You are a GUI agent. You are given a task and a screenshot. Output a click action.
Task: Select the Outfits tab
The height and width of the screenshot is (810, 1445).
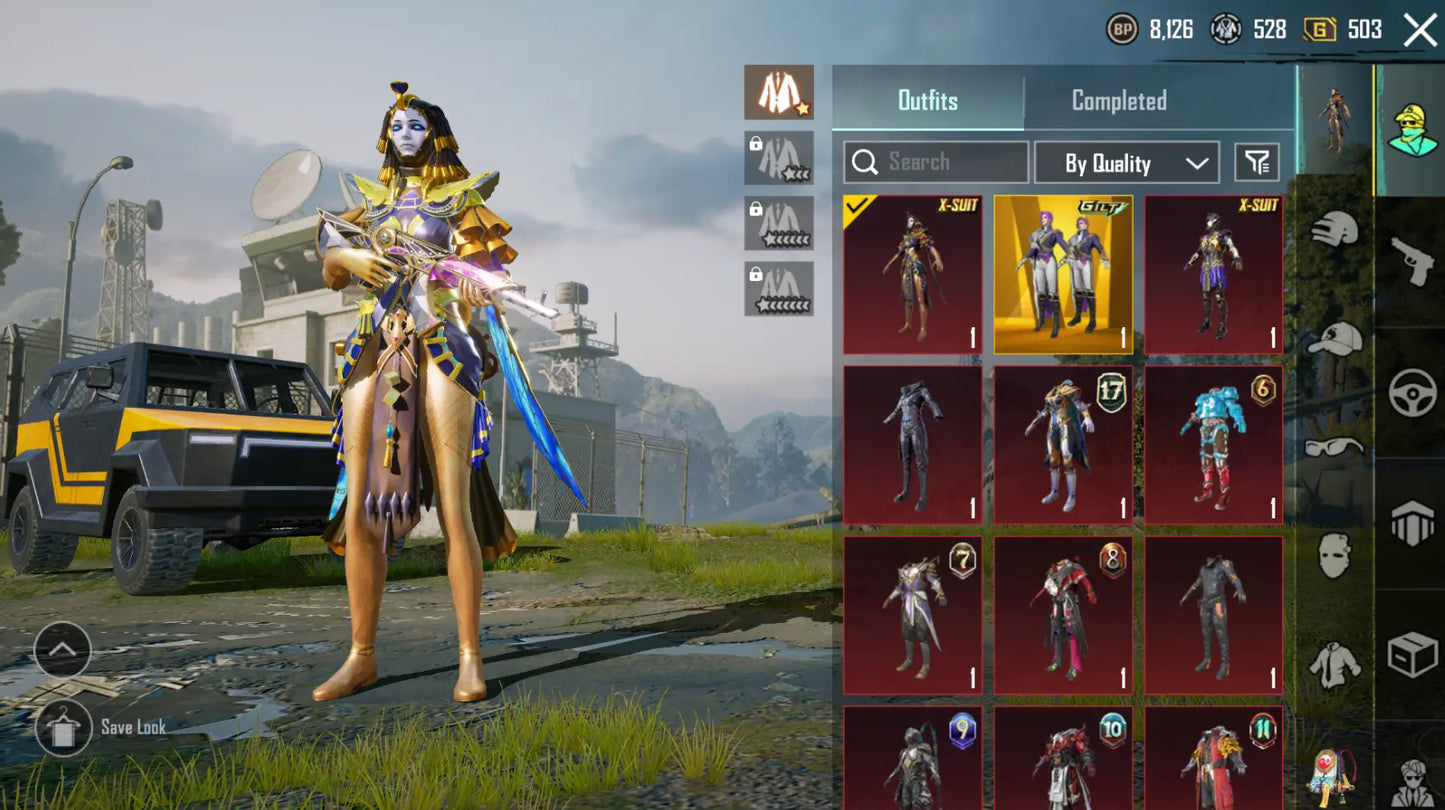click(x=927, y=100)
